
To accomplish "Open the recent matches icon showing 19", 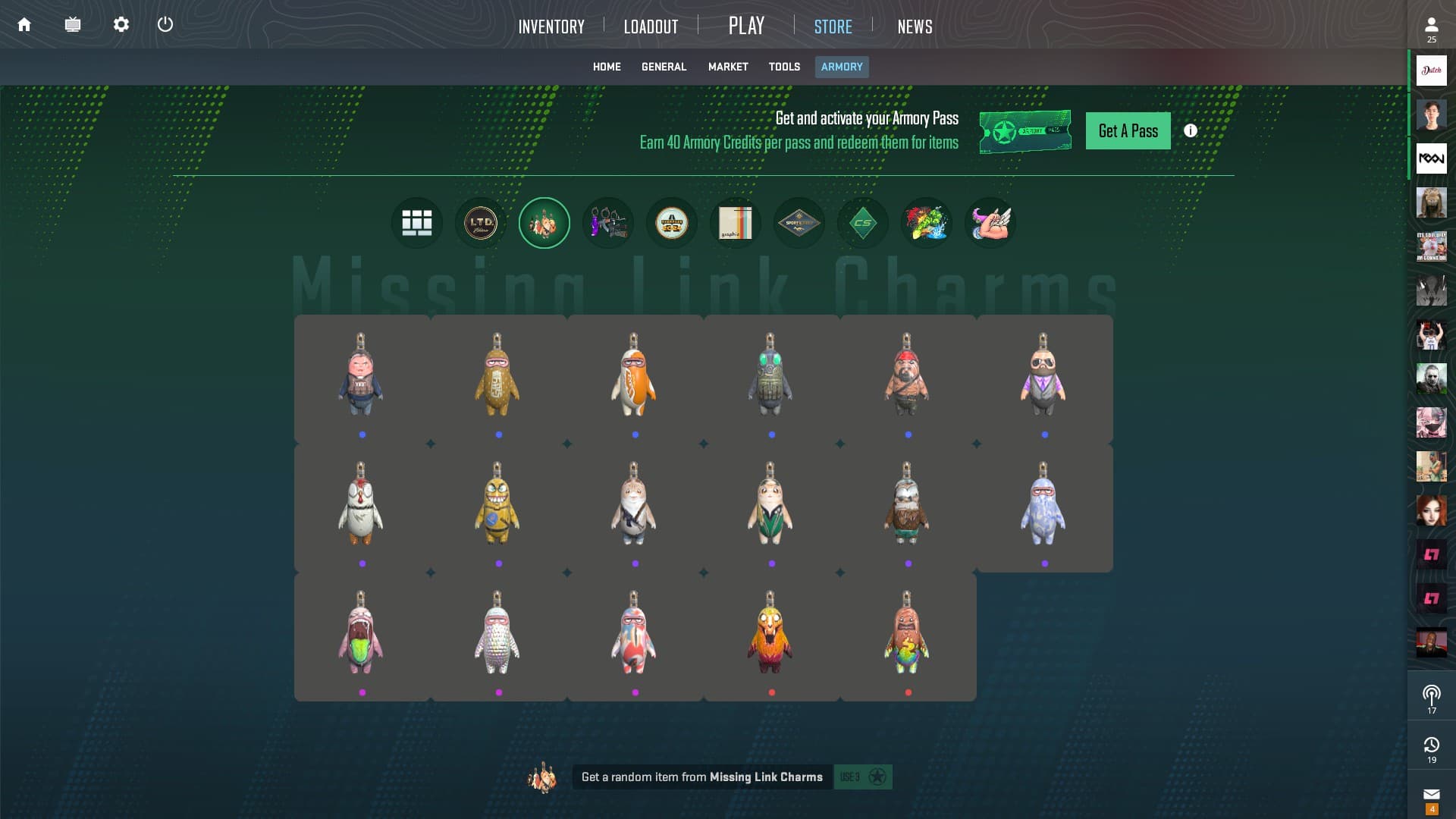I will [1431, 746].
